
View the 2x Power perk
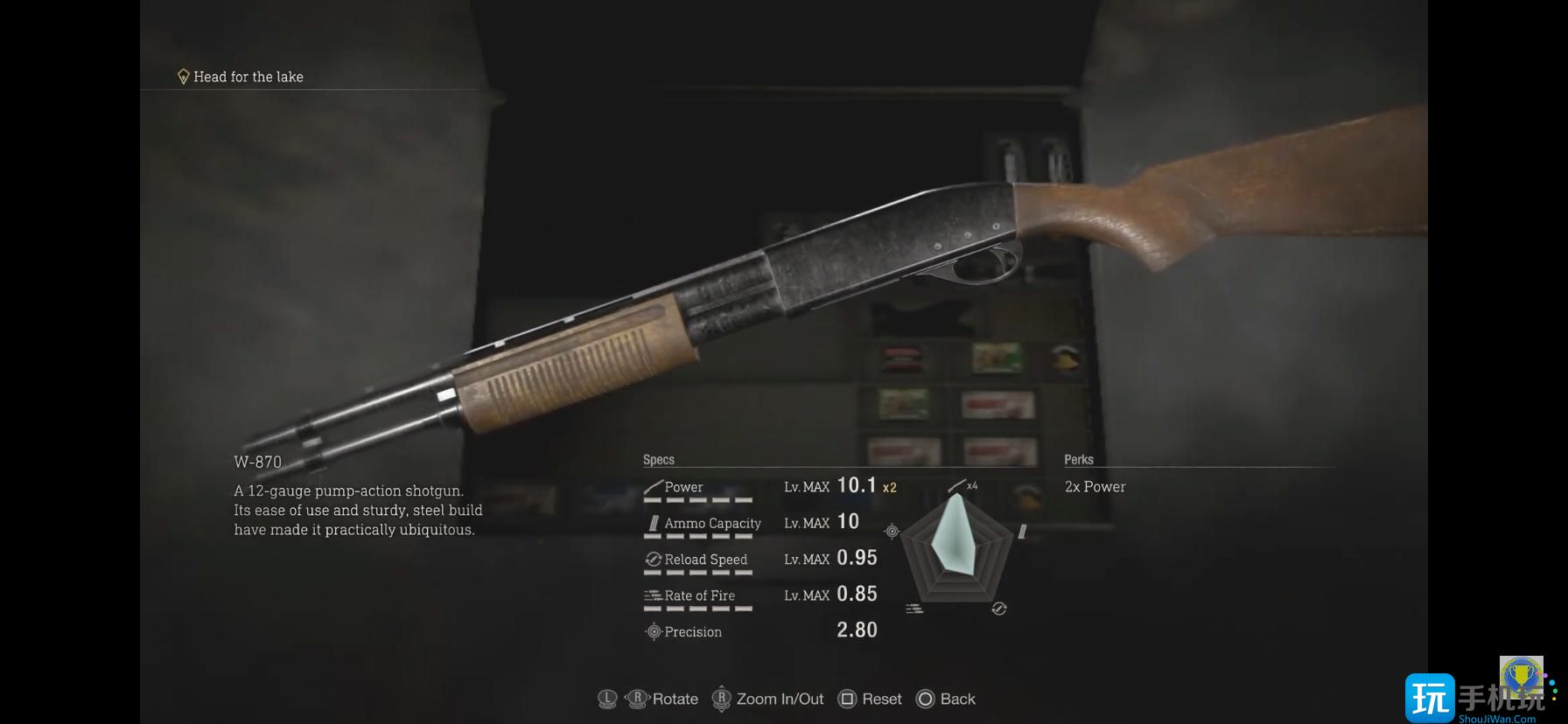[1095, 487]
